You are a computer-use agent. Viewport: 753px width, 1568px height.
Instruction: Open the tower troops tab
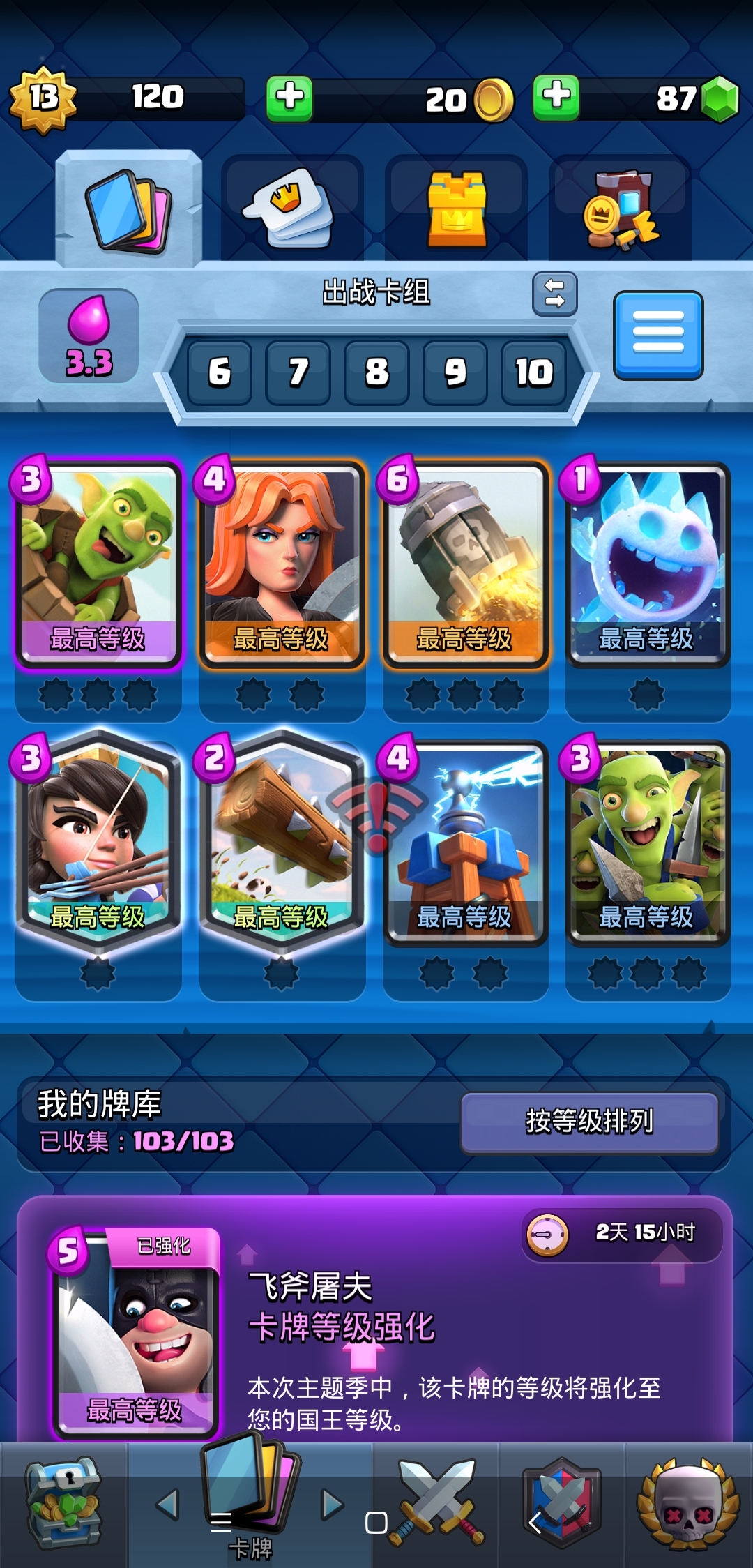[x=456, y=209]
